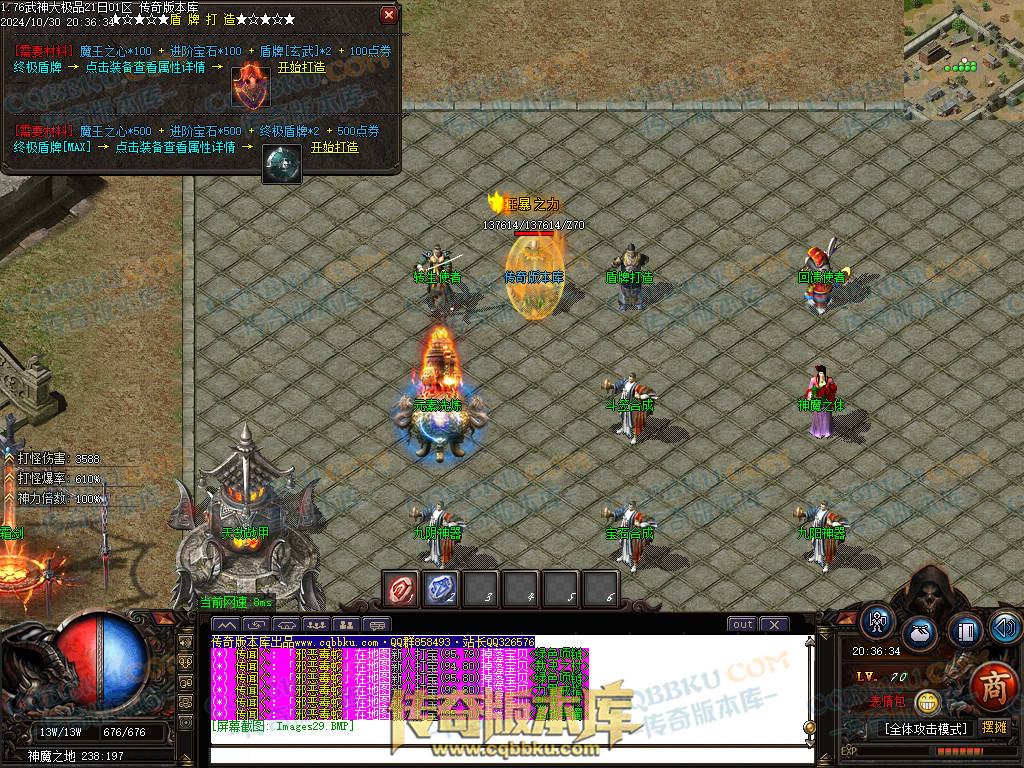Open the bag inventory icon
The width and height of the screenshot is (1024, 768).
coord(921,634)
